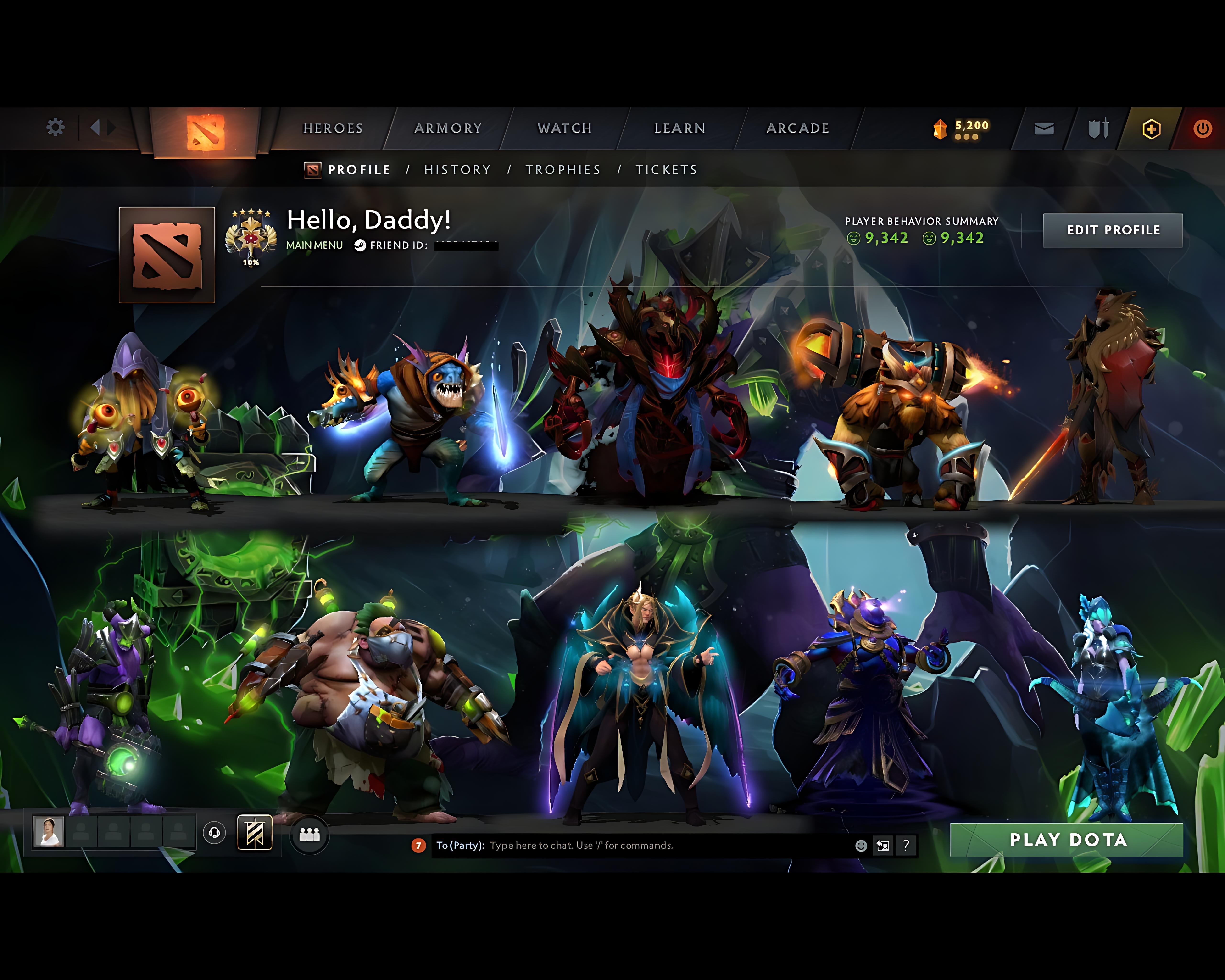Click EDIT PROFILE
Viewport: 1225px width, 980px height.
1113,230
